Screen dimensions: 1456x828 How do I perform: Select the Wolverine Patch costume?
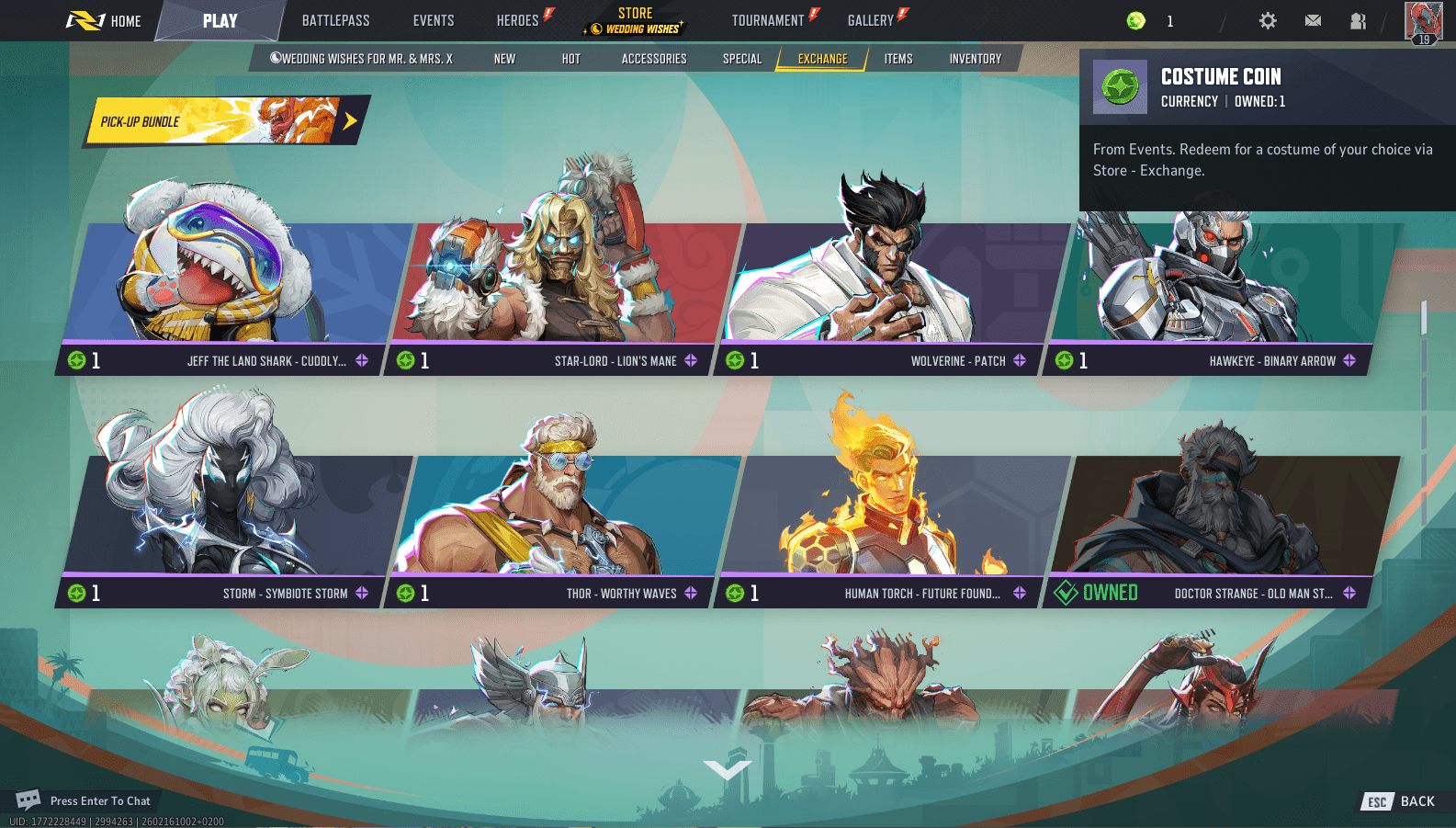tap(886, 285)
